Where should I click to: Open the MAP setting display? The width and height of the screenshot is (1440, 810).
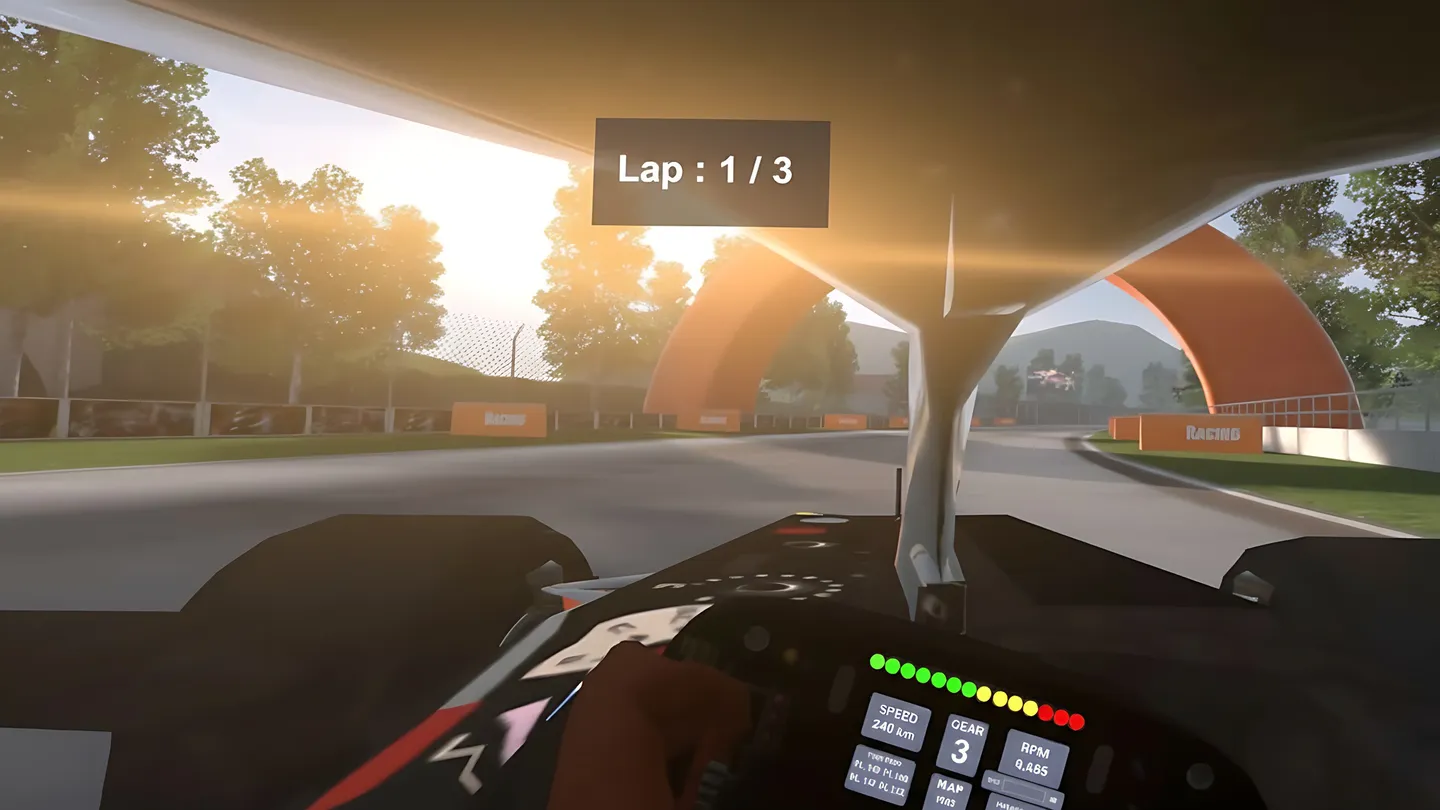pos(950,789)
